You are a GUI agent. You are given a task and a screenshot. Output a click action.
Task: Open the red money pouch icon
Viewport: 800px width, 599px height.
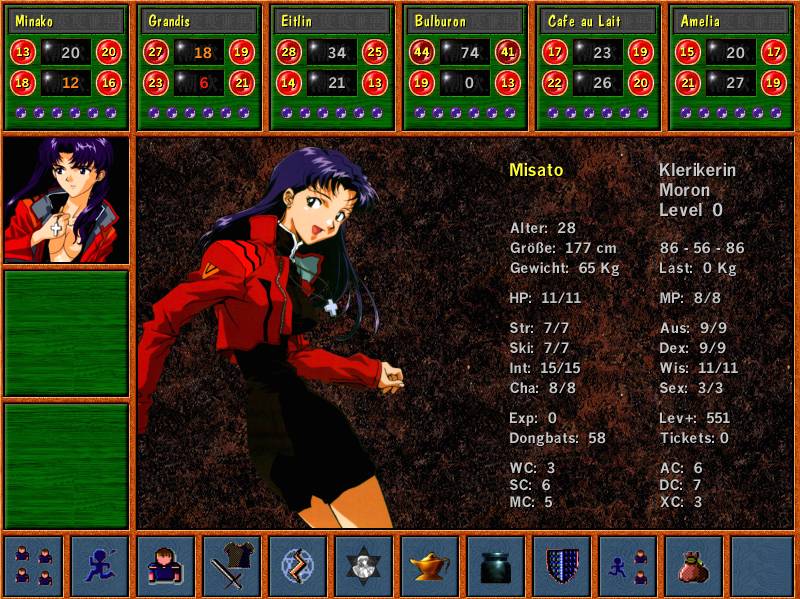click(x=694, y=566)
